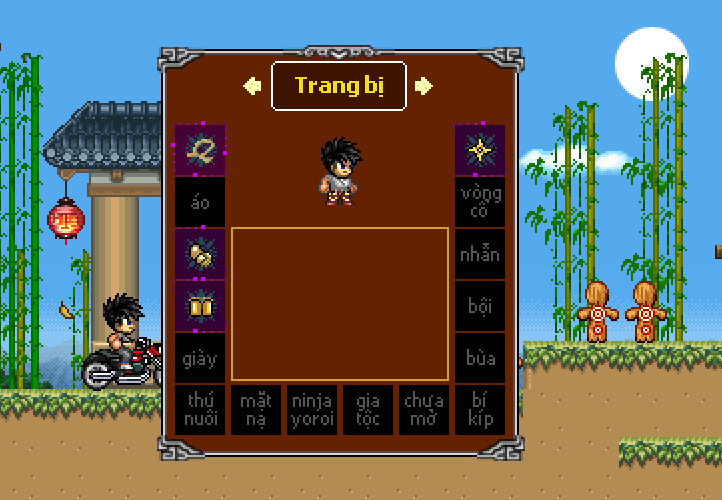This screenshot has width=722, height=500.
Task: Select the empty nhẫn ring slot
Action: point(480,254)
